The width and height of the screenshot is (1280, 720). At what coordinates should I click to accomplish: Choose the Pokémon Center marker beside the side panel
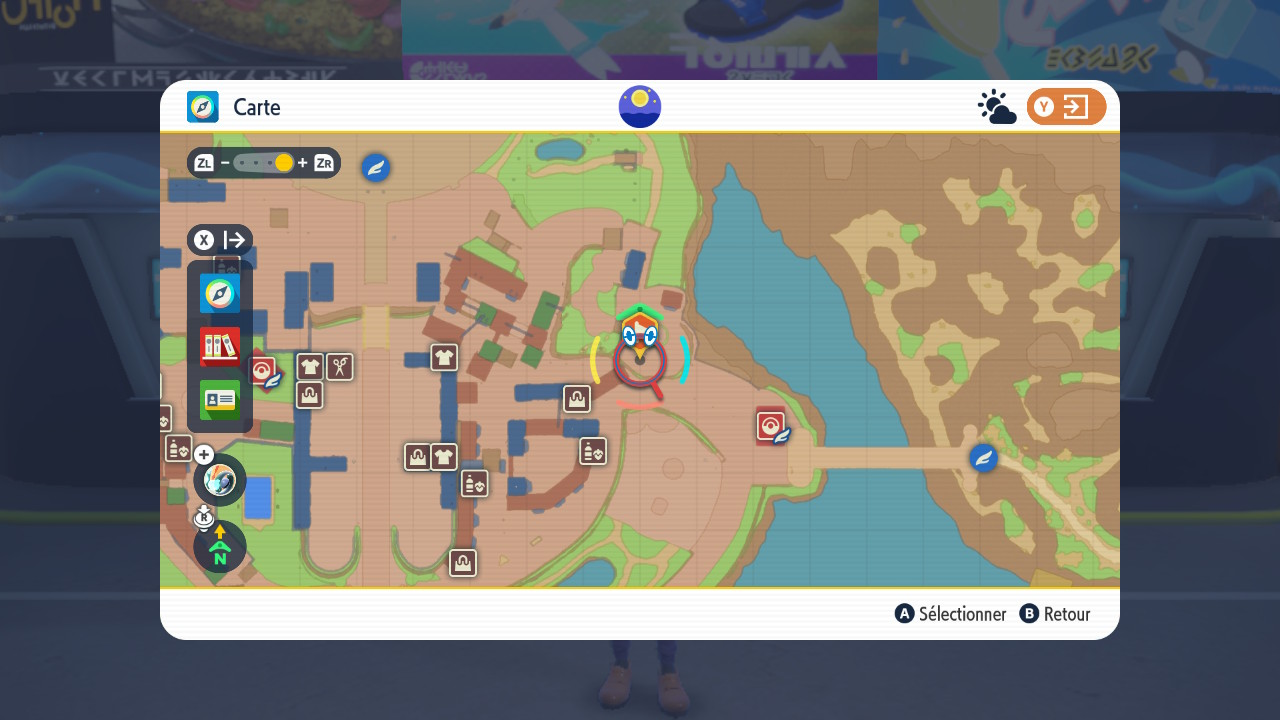point(263,372)
